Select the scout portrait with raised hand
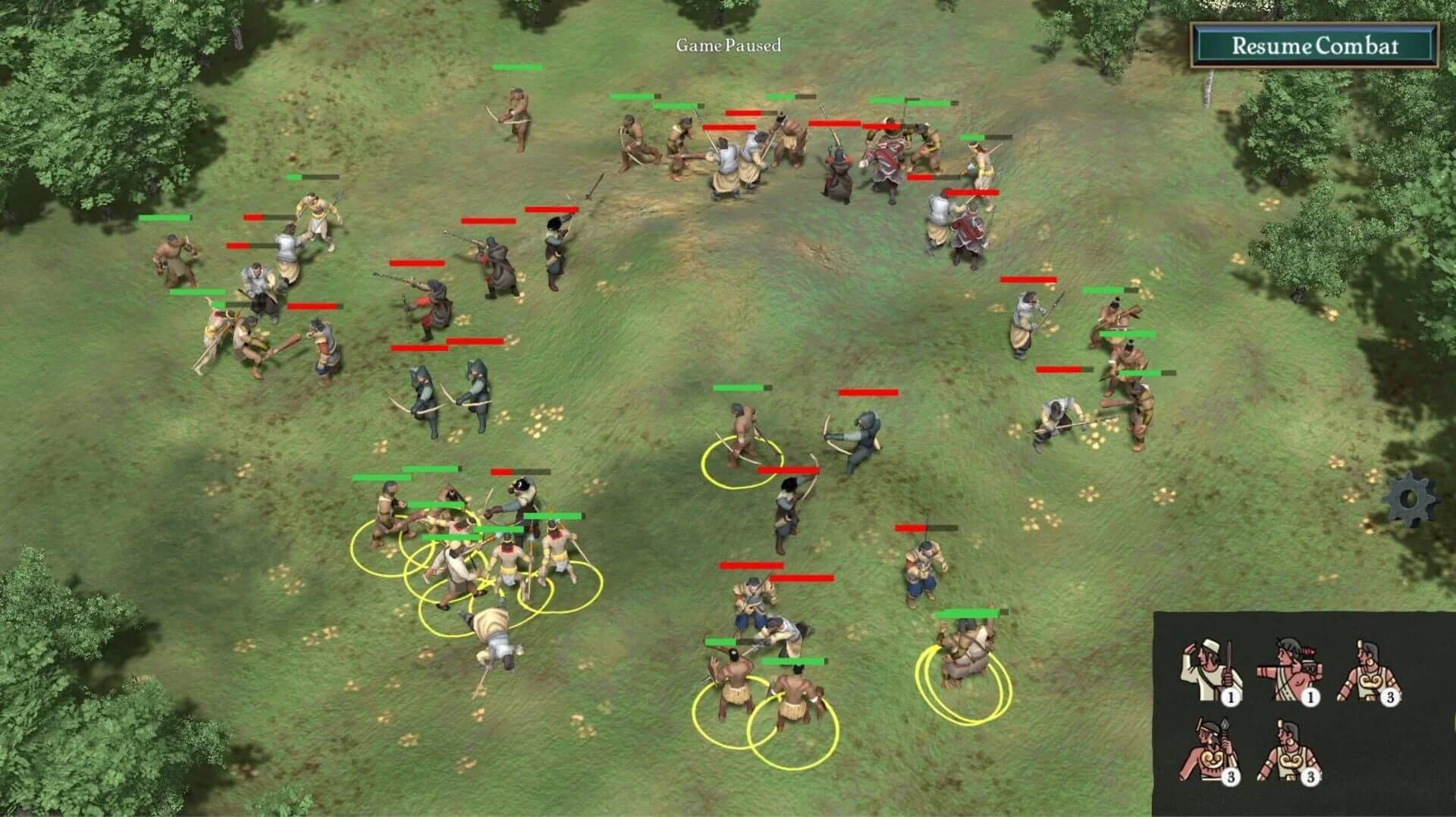The width and height of the screenshot is (1456, 817). tap(1209, 669)
